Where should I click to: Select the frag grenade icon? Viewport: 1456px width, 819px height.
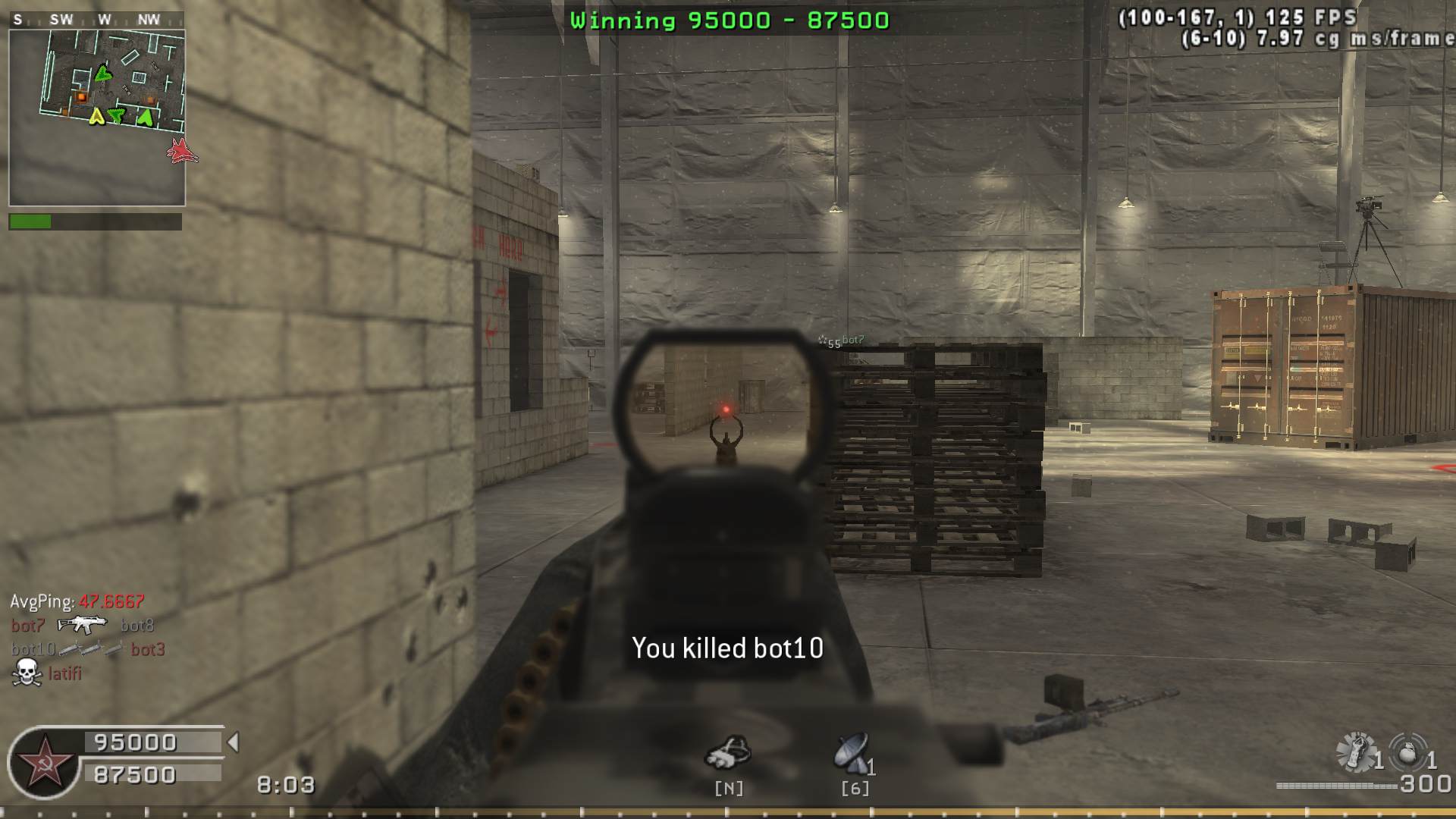[x=1407, y=752]
